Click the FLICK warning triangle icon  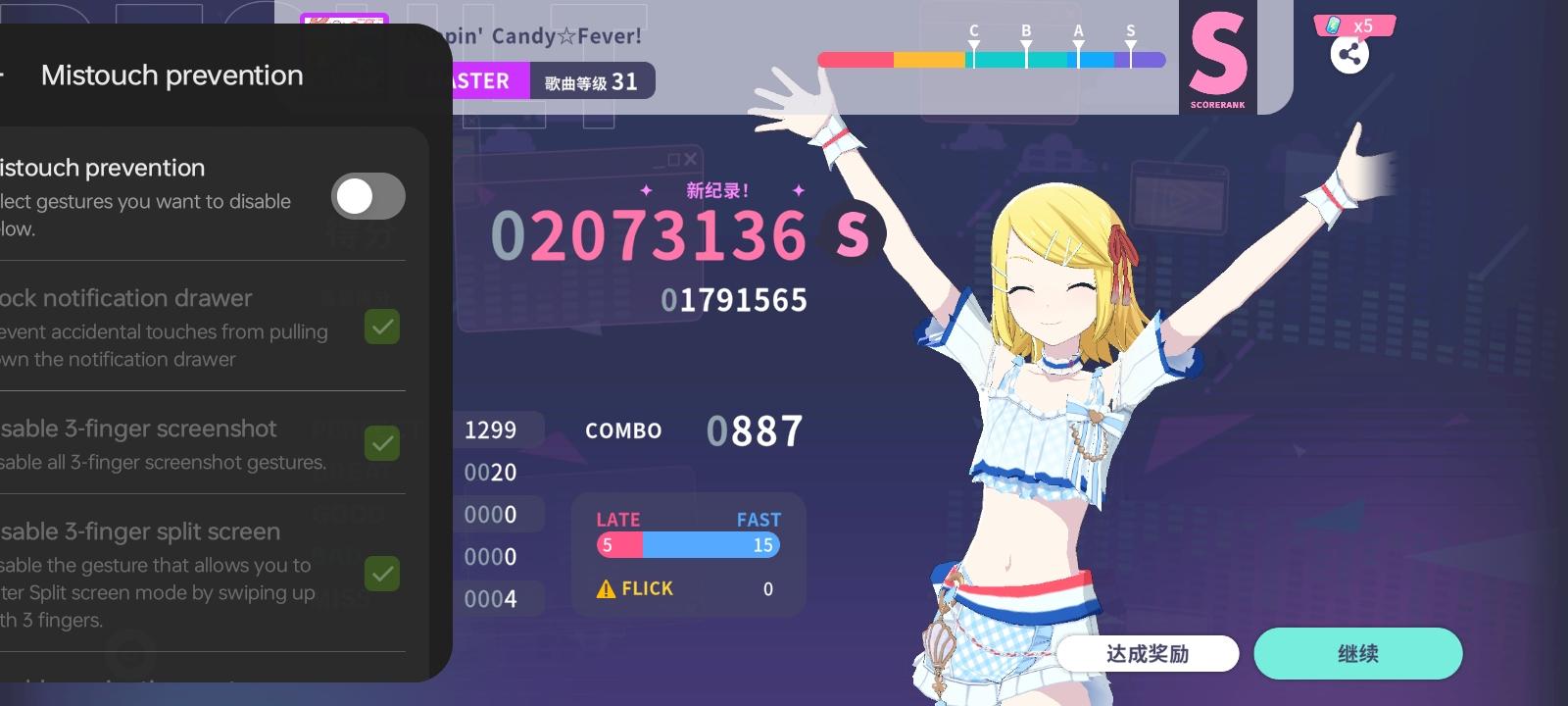click(x=607, y=588)
